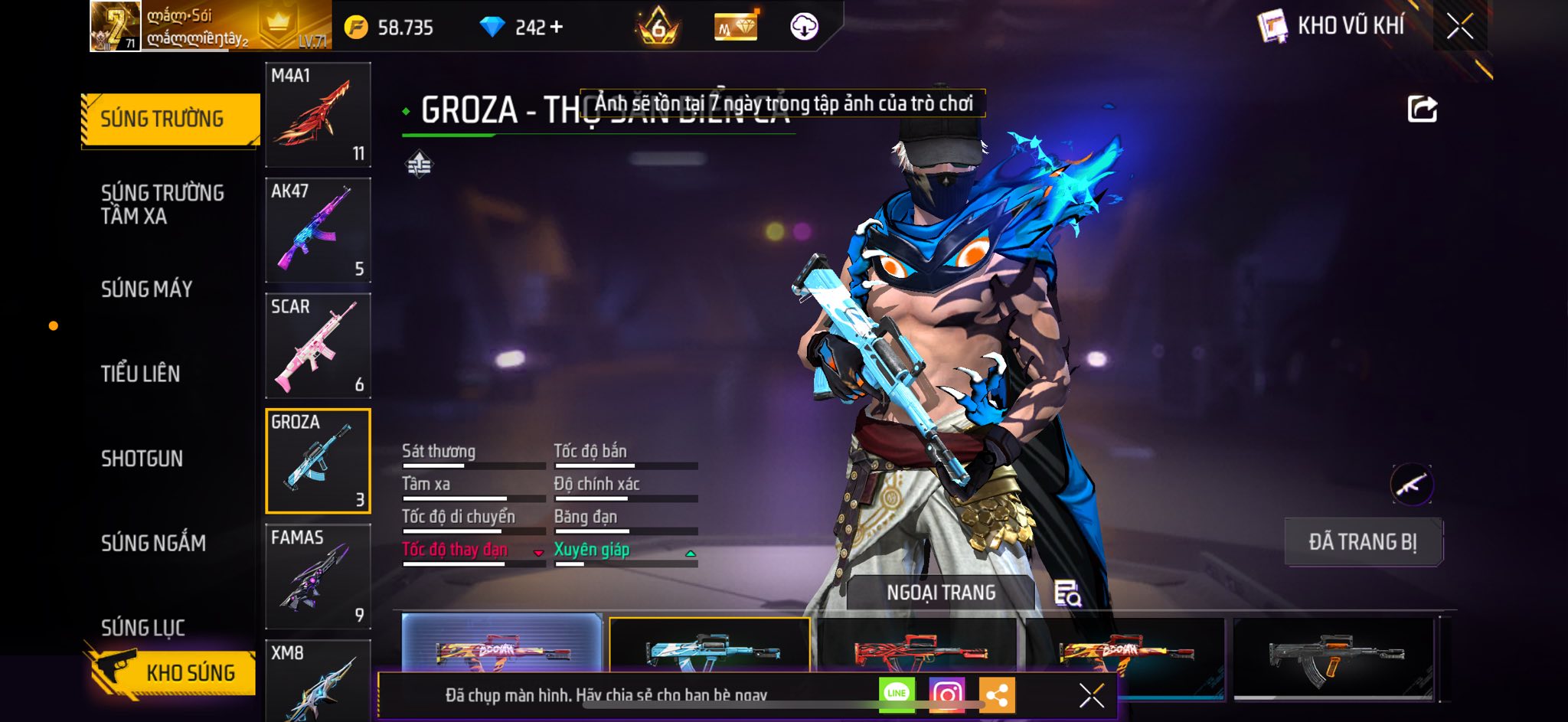Click the Đã Trang Bị button
Viewport: 1568px width, 722px height.
coord(1362,542)
